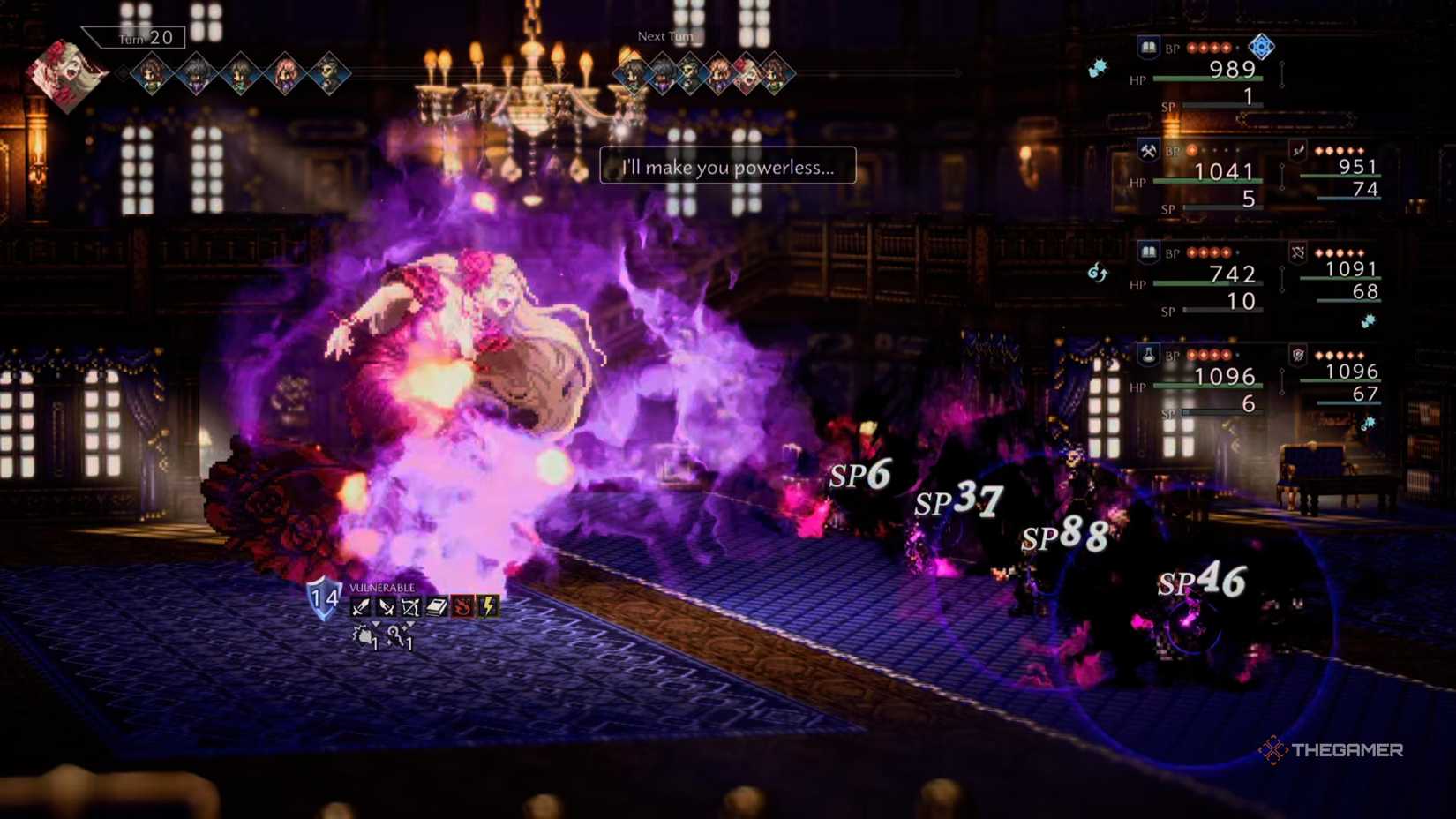Click the scholar book job icon beside 989 HP
This screenshot has width=1456, height=819.
1147,48
